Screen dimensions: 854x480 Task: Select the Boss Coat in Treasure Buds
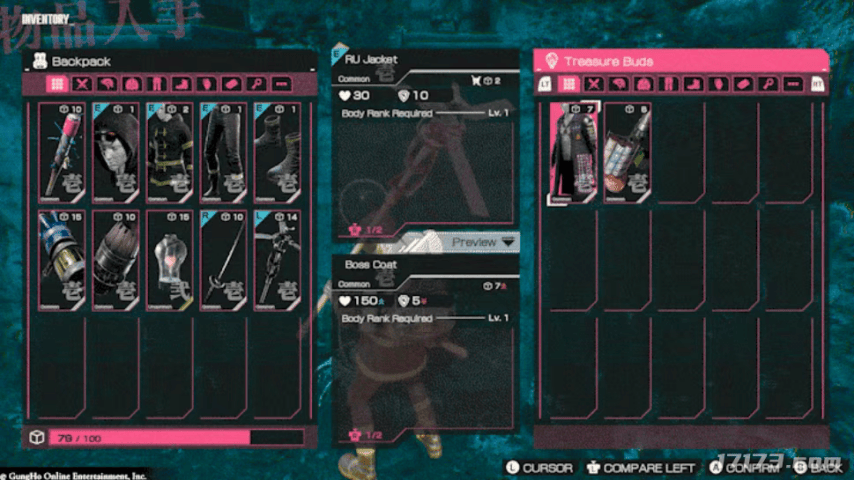573,153
